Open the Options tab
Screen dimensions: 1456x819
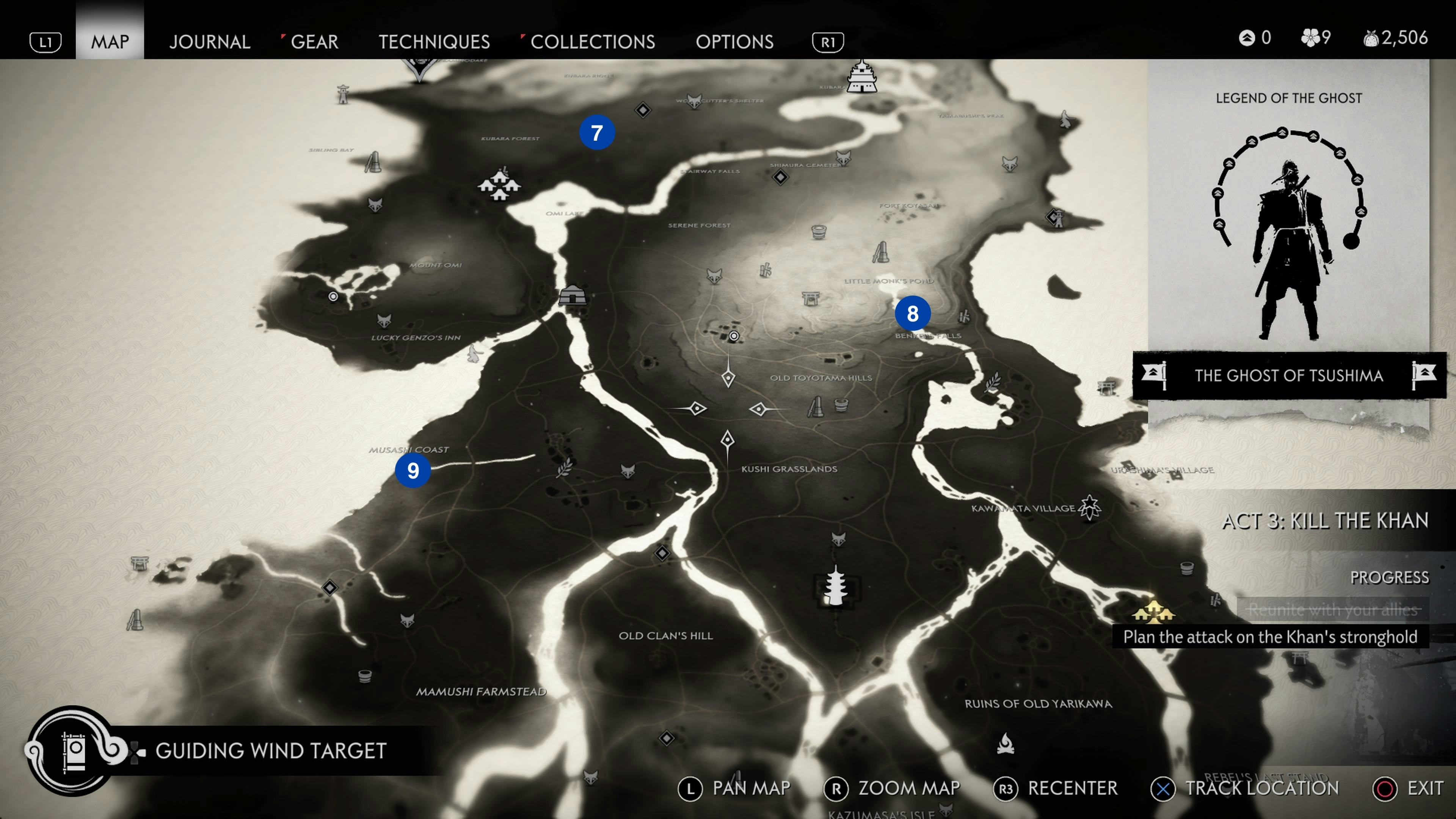734,42
